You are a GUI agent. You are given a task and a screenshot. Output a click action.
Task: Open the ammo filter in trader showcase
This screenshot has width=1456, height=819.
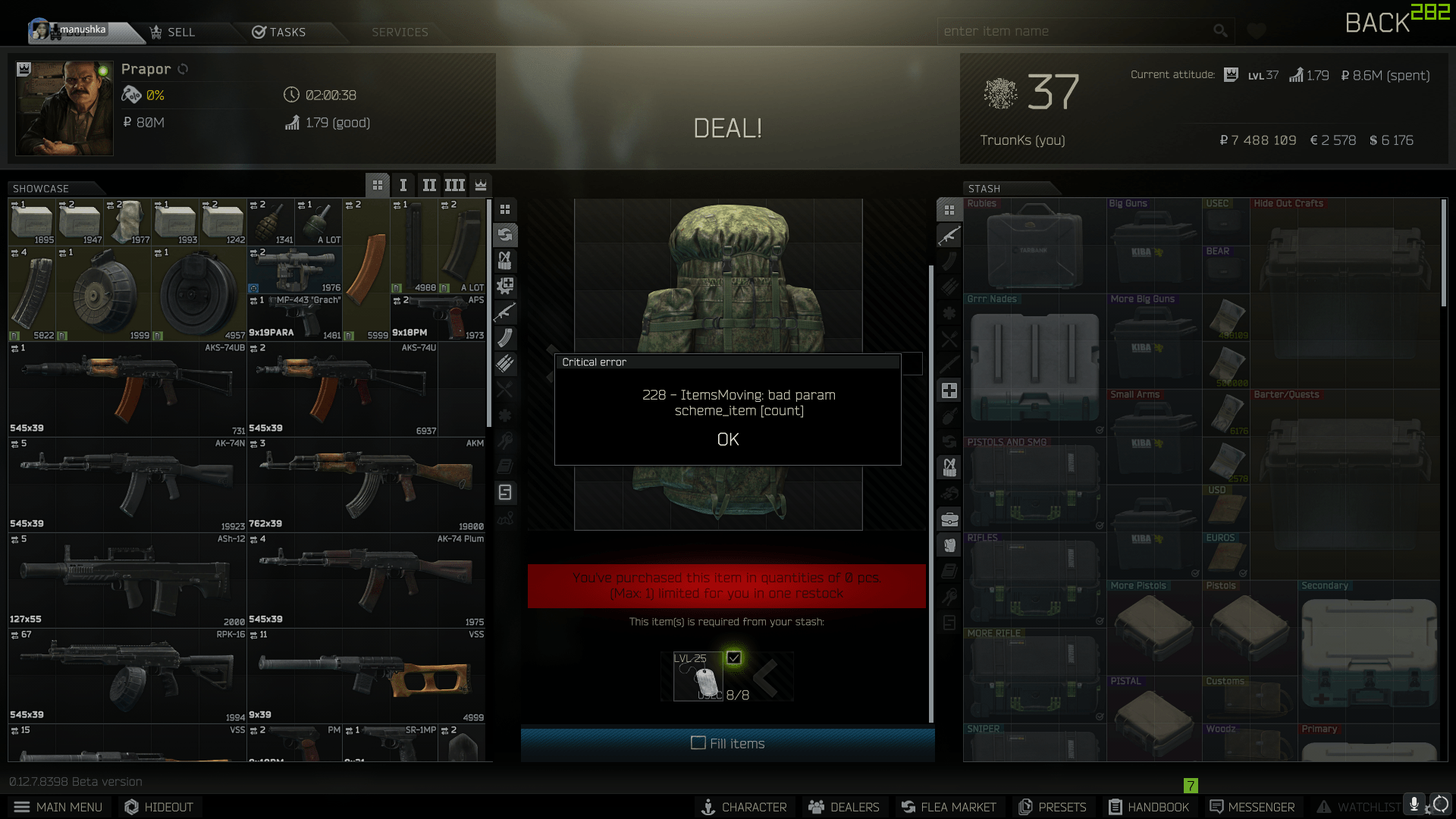coord(505,364)
